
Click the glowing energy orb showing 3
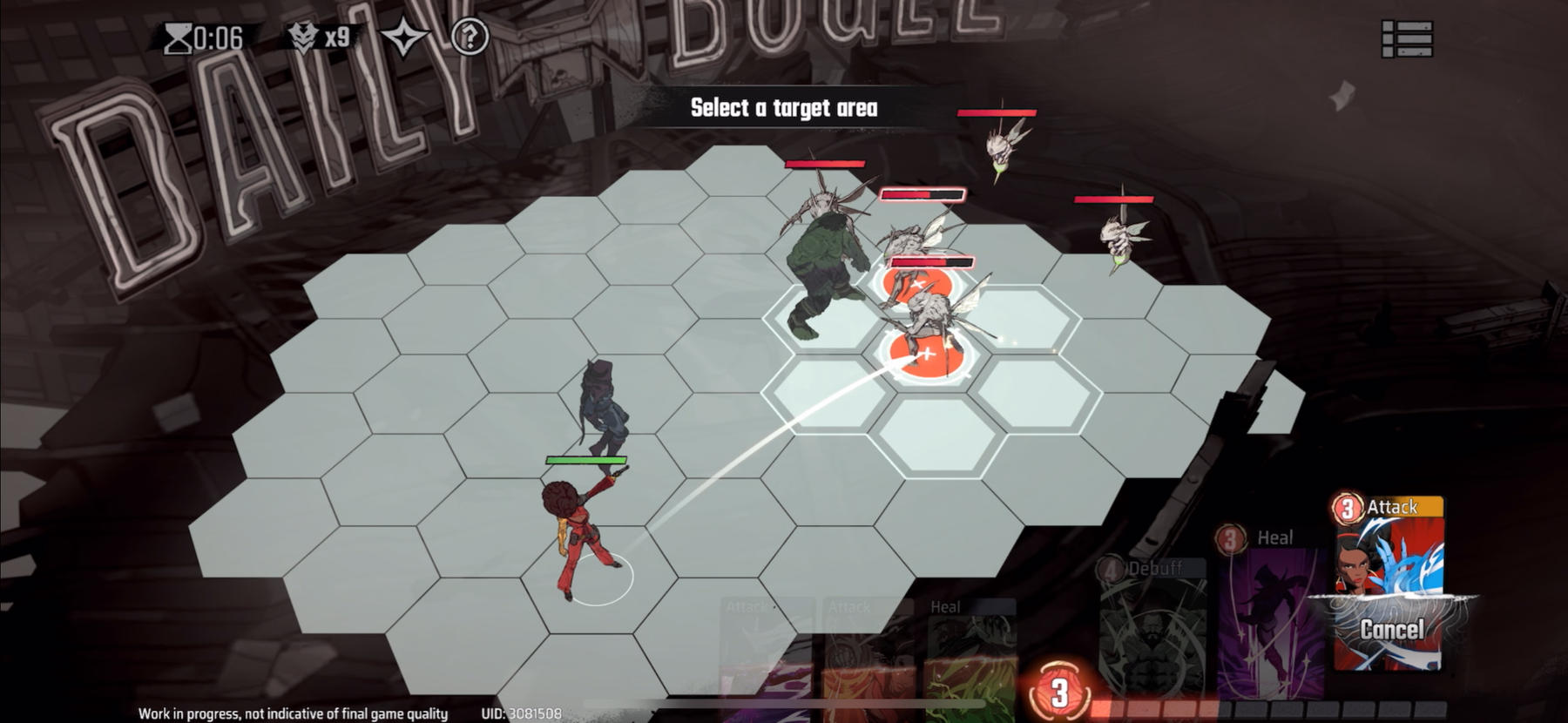pos(1061,693)
